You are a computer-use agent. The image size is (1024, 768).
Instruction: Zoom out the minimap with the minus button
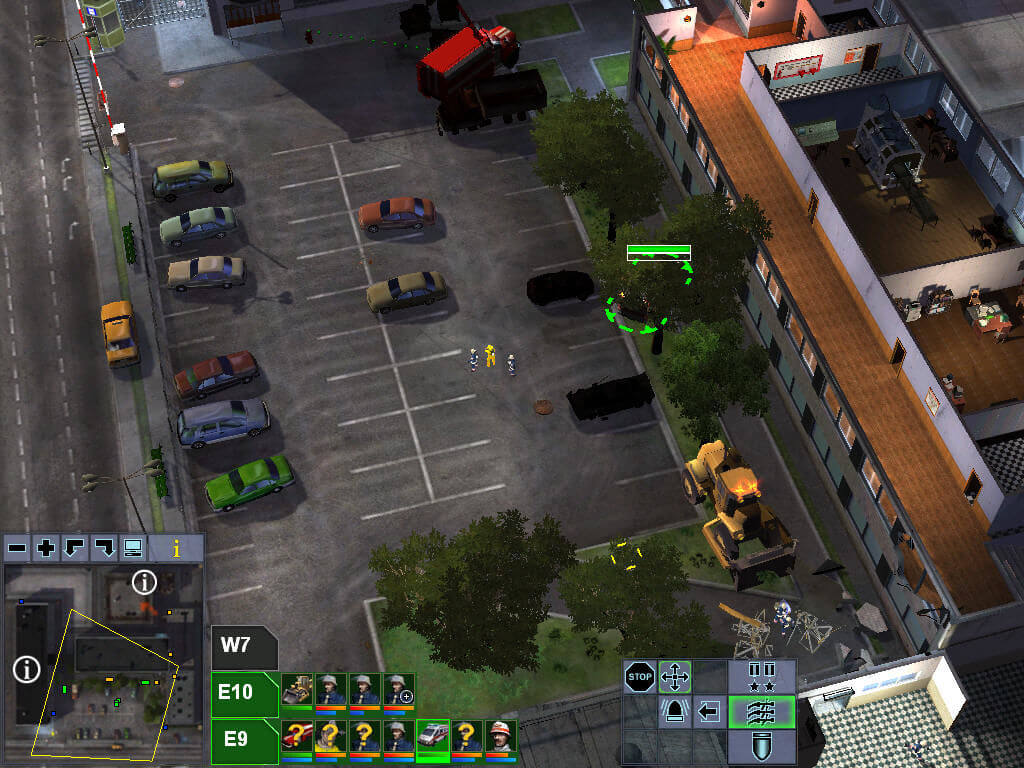click(17, 548)
